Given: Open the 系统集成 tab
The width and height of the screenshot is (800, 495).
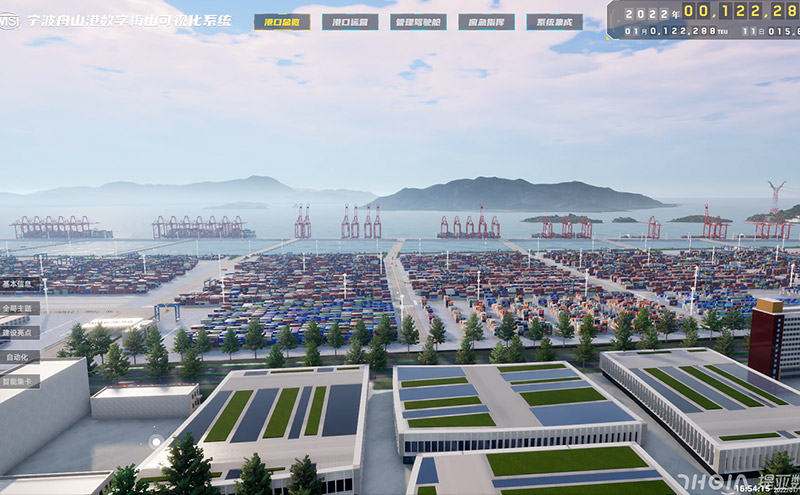Looking at the screenshot, I should point(554,22).
